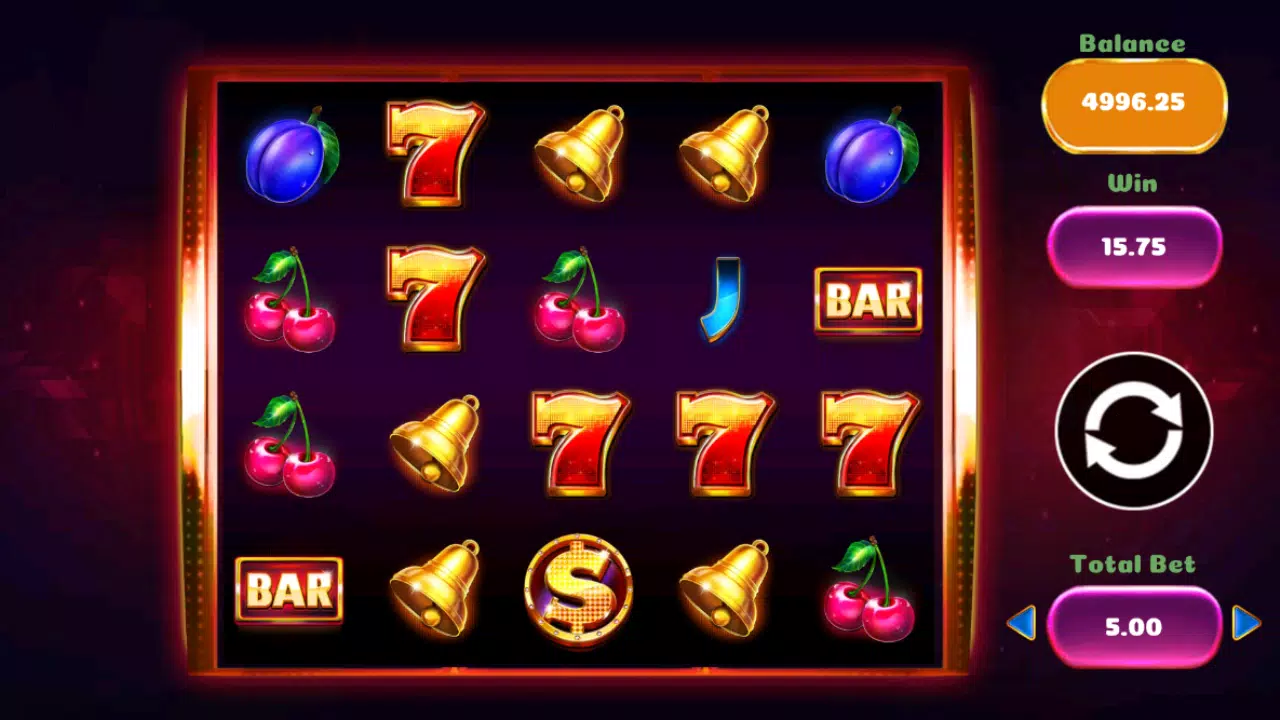Increase the total bet with right arrow
The height and width of the screenshot is (720, 1280).
1246,623
